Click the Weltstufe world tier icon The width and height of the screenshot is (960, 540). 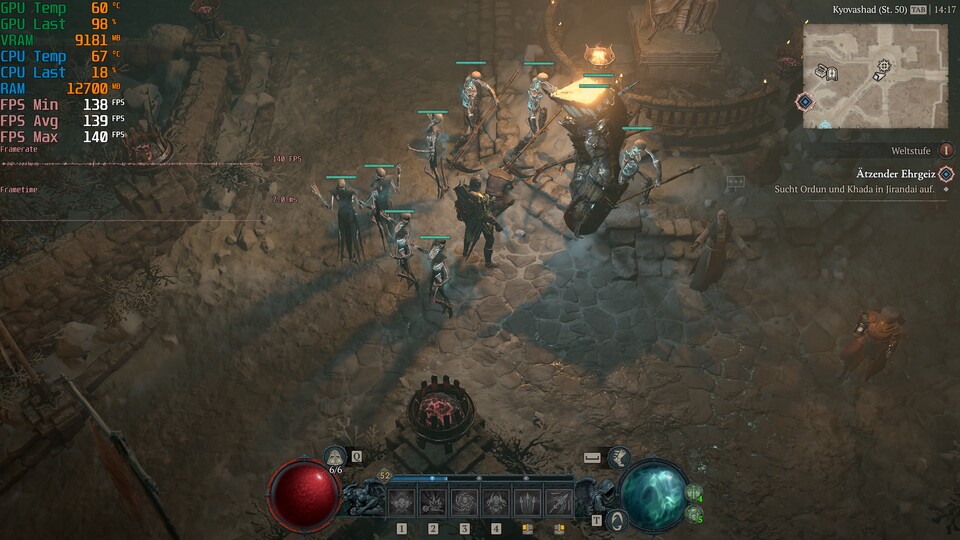(946, 150)
